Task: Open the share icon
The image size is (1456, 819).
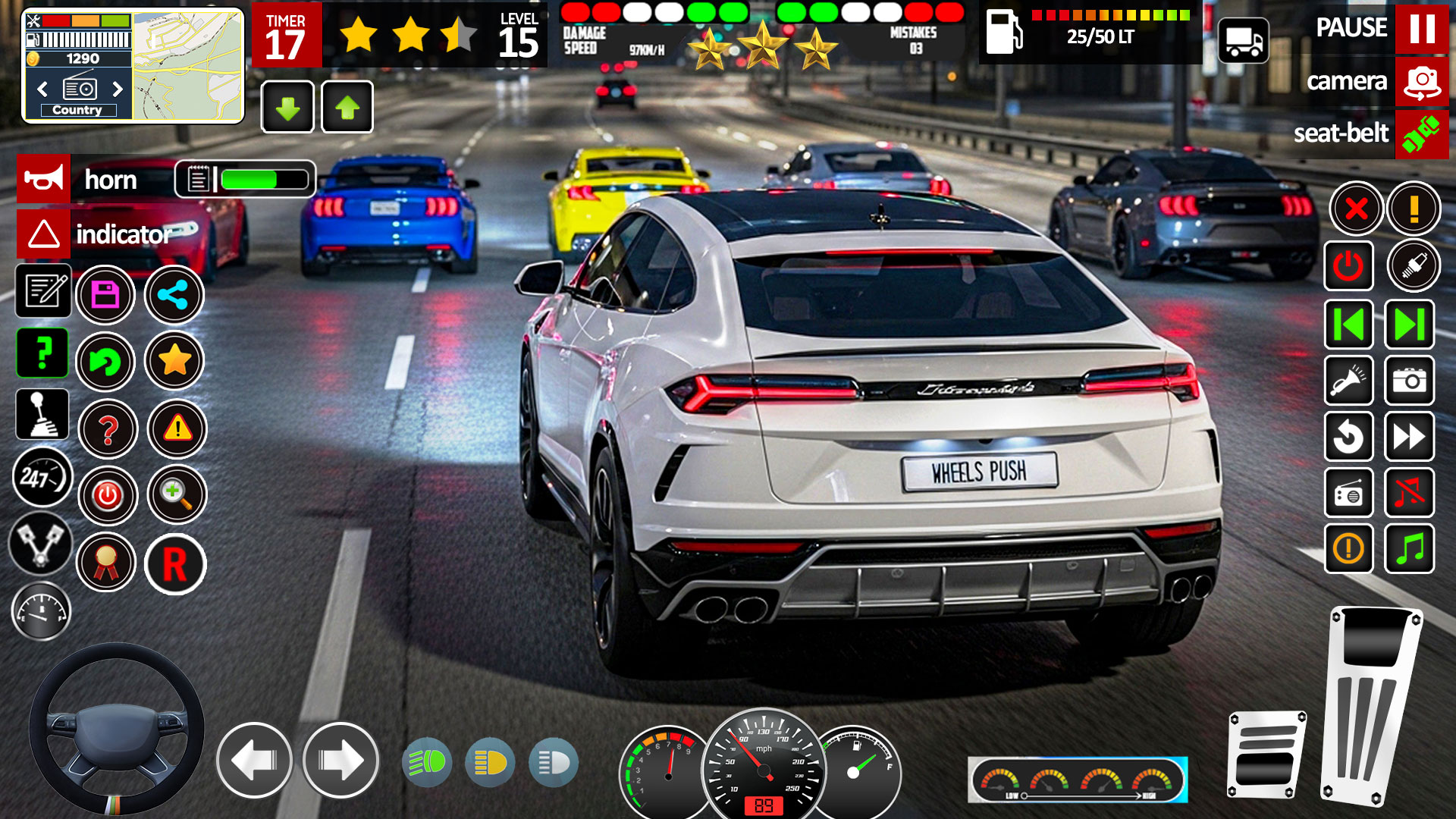Action: point(174,294)
